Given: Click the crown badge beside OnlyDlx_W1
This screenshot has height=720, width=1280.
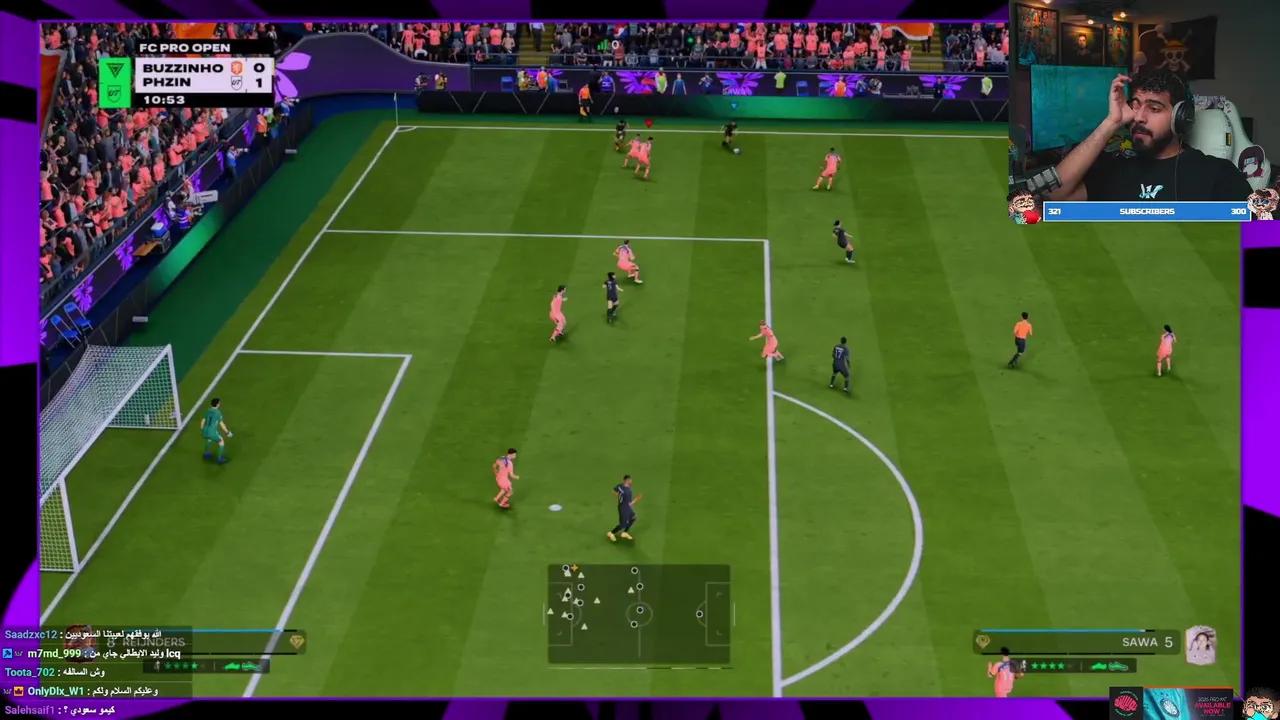Looking at the screenshot, I should point(17,690).
